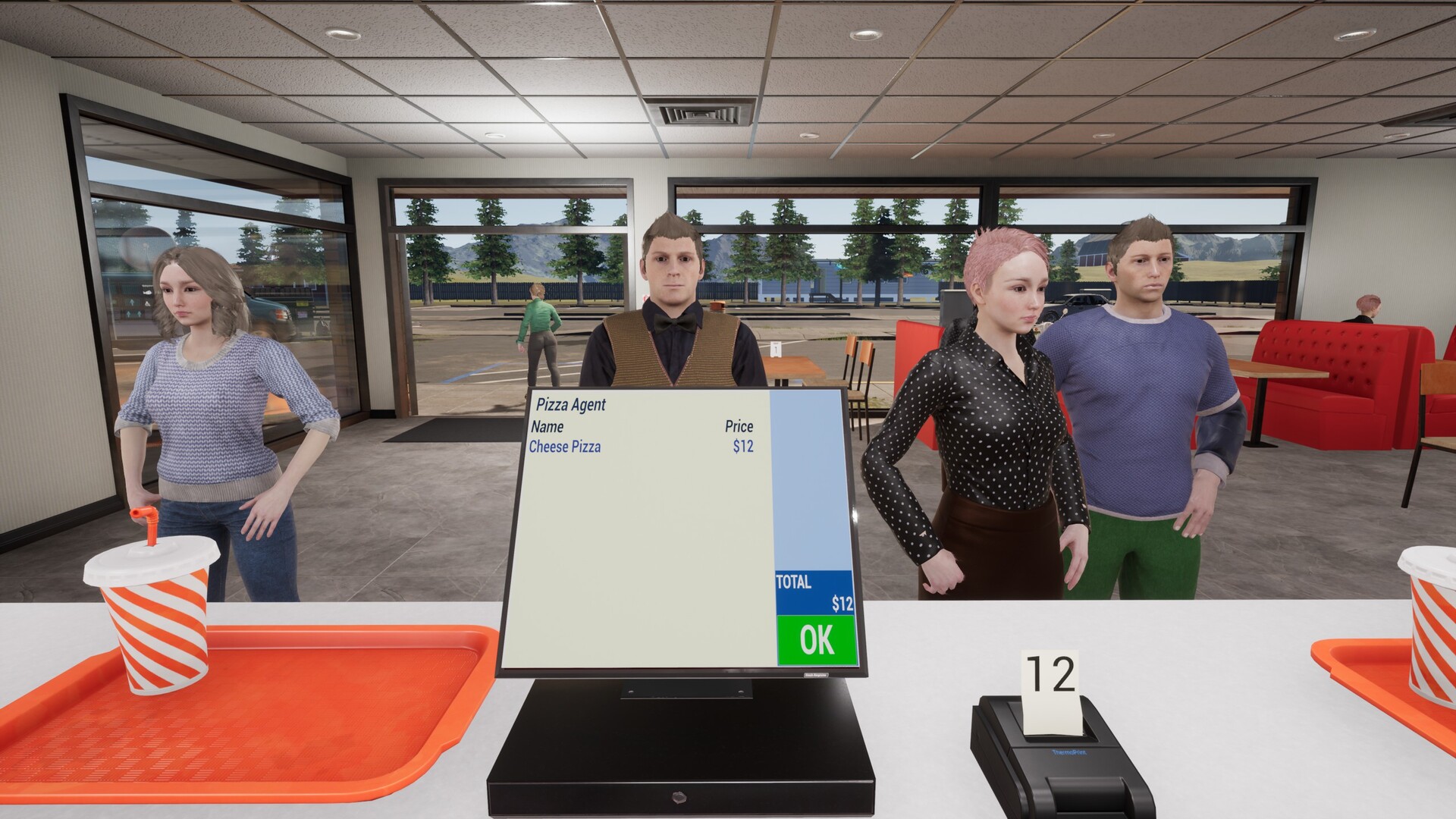Click the Name column header
The height and width of the screenshot is (819, 1456).
click(x=550, y=428)
